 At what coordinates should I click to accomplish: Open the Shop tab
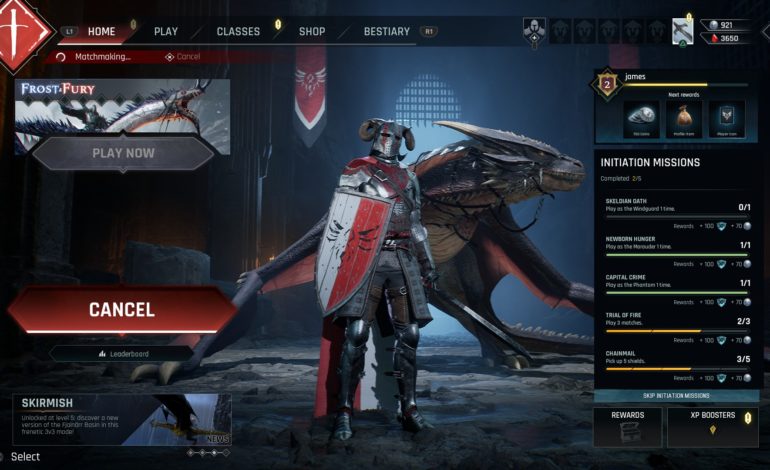pyautogui.click(x=312, y=32)
